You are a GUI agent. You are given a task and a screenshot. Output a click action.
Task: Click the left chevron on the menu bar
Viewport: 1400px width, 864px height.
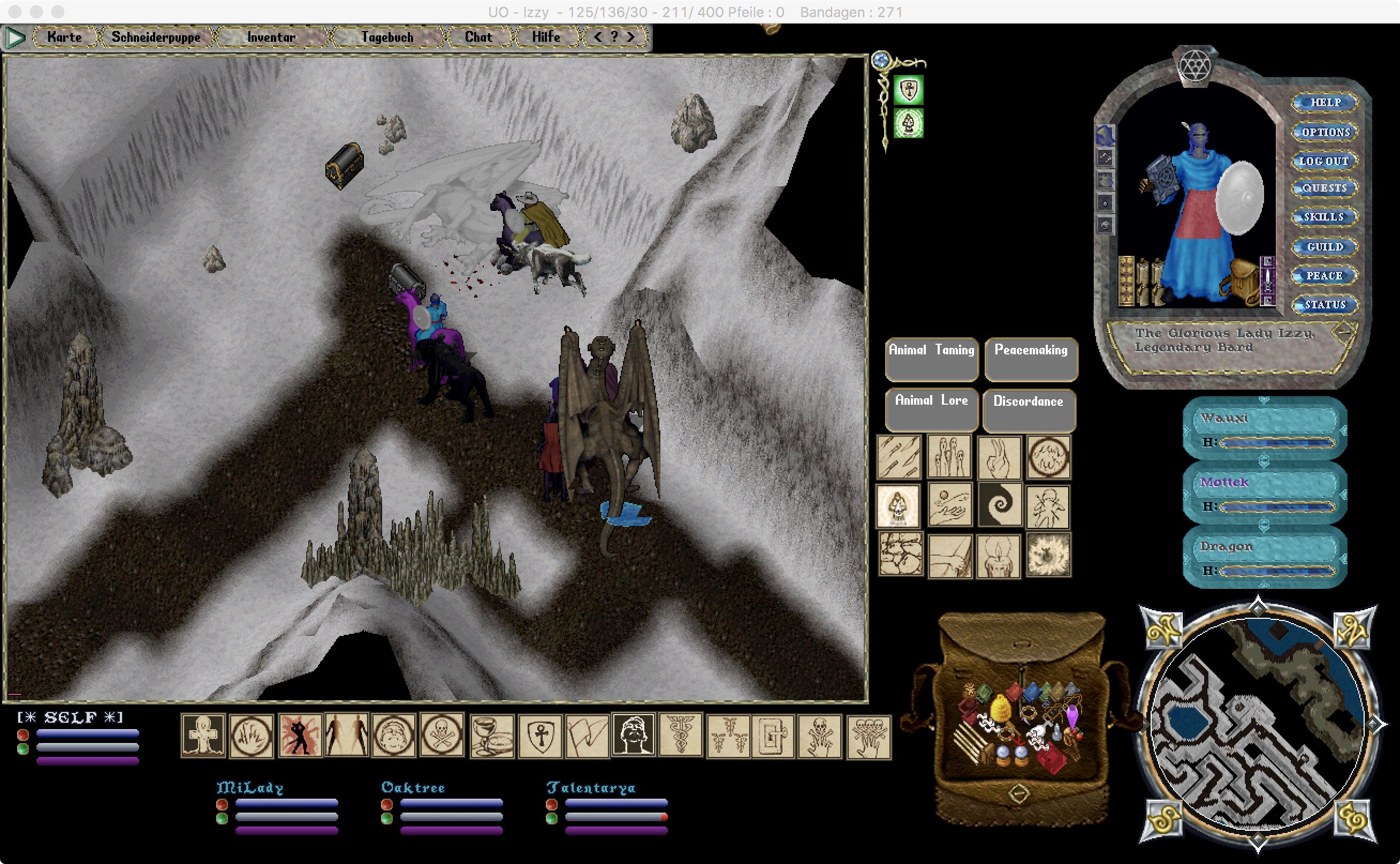point(598,36)
